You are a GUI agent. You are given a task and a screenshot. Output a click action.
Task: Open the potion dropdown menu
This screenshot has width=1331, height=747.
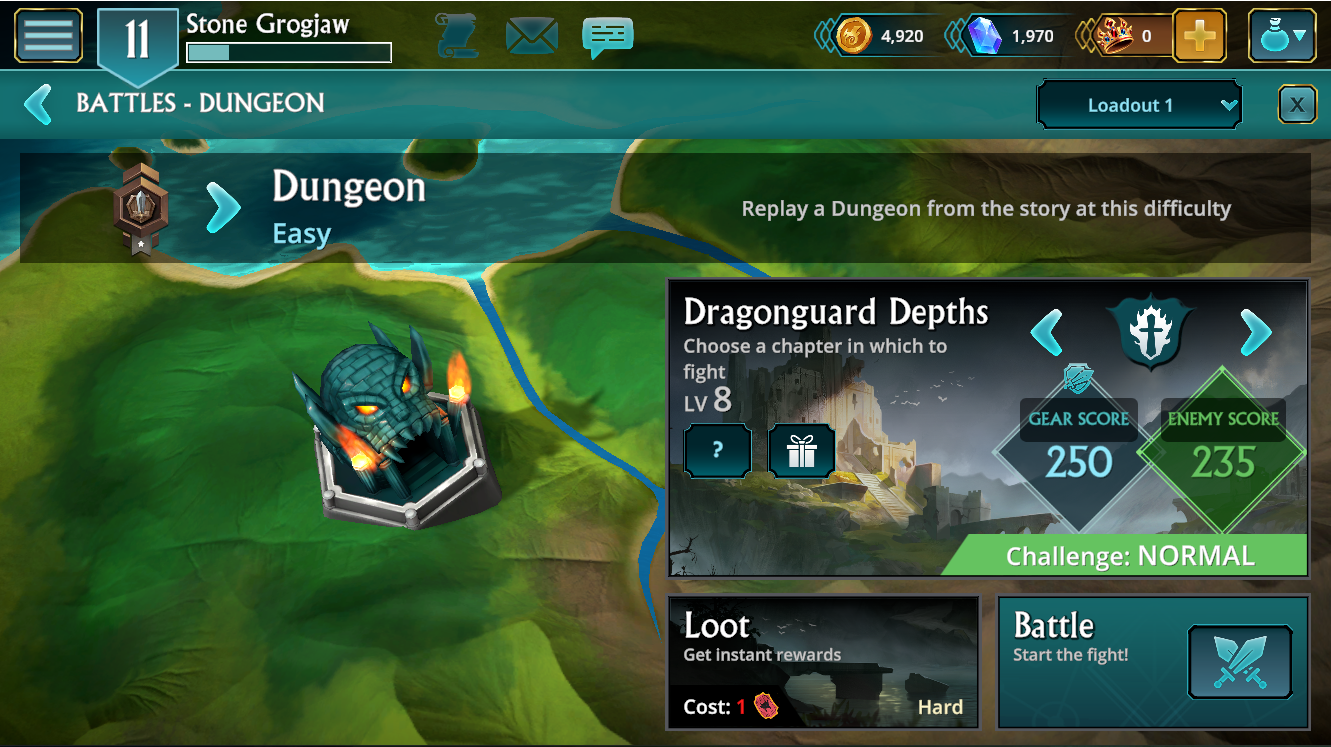click(x=1282, y=37)
